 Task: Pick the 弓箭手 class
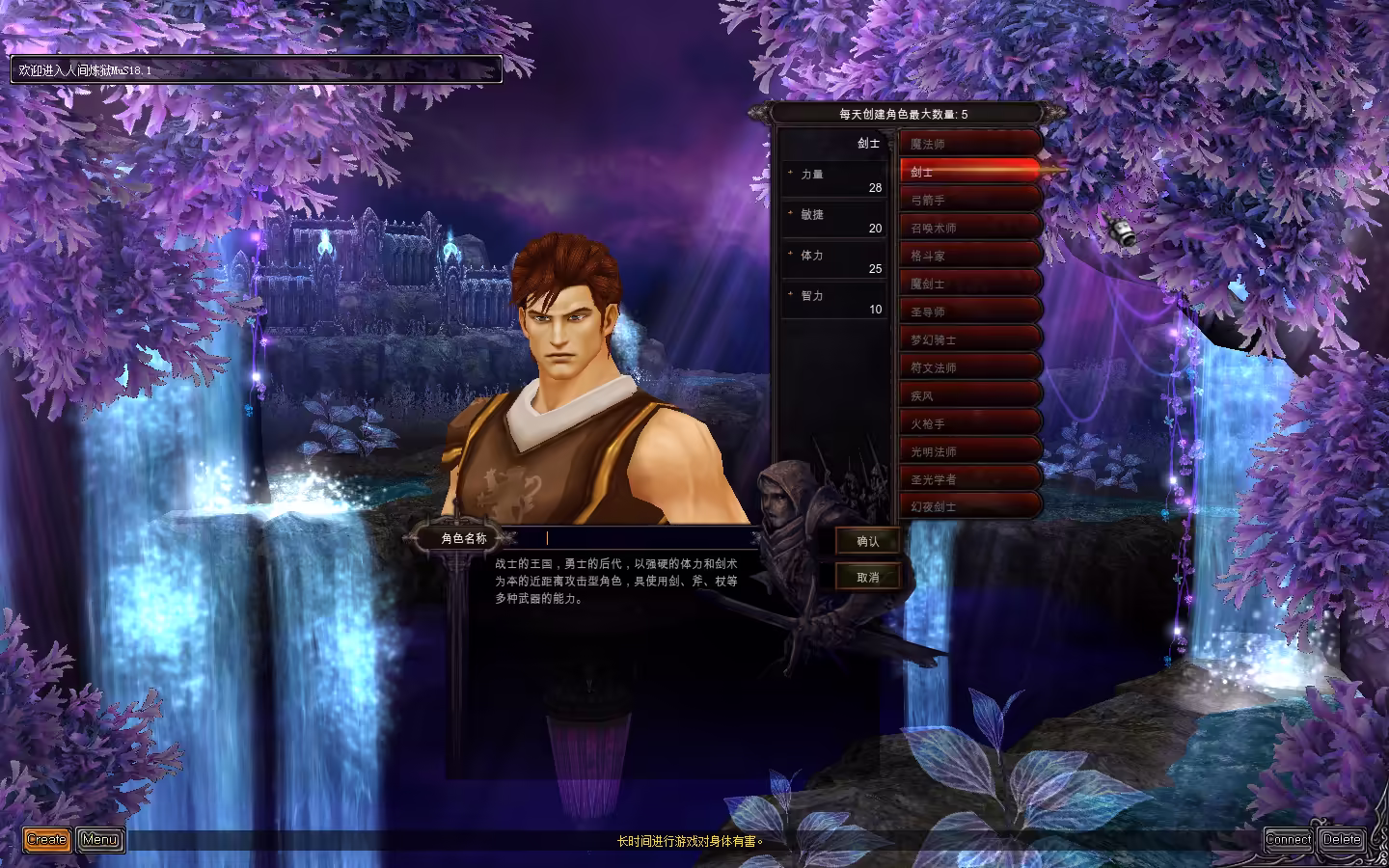969,200
